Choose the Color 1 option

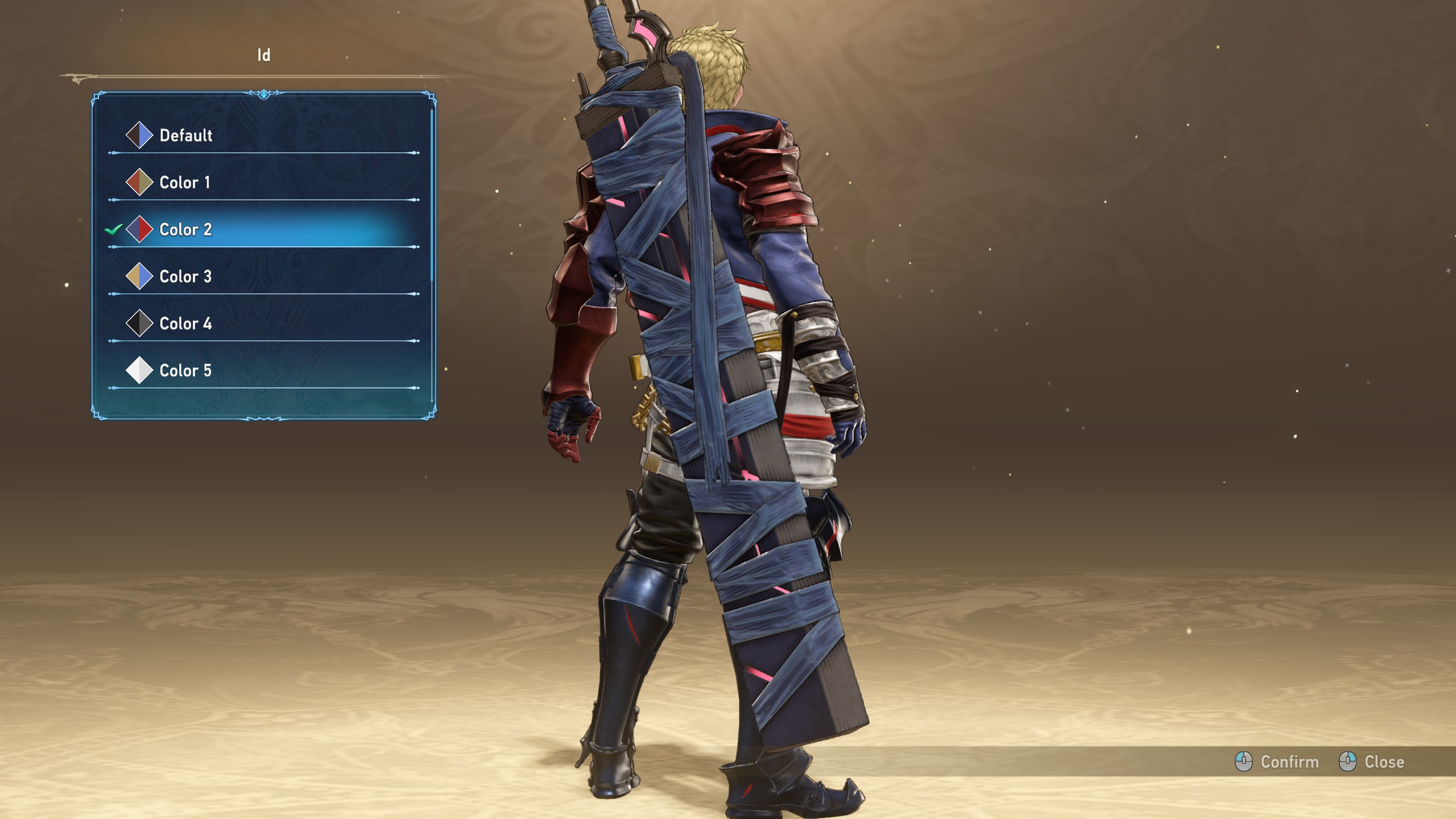click(184, 183)
